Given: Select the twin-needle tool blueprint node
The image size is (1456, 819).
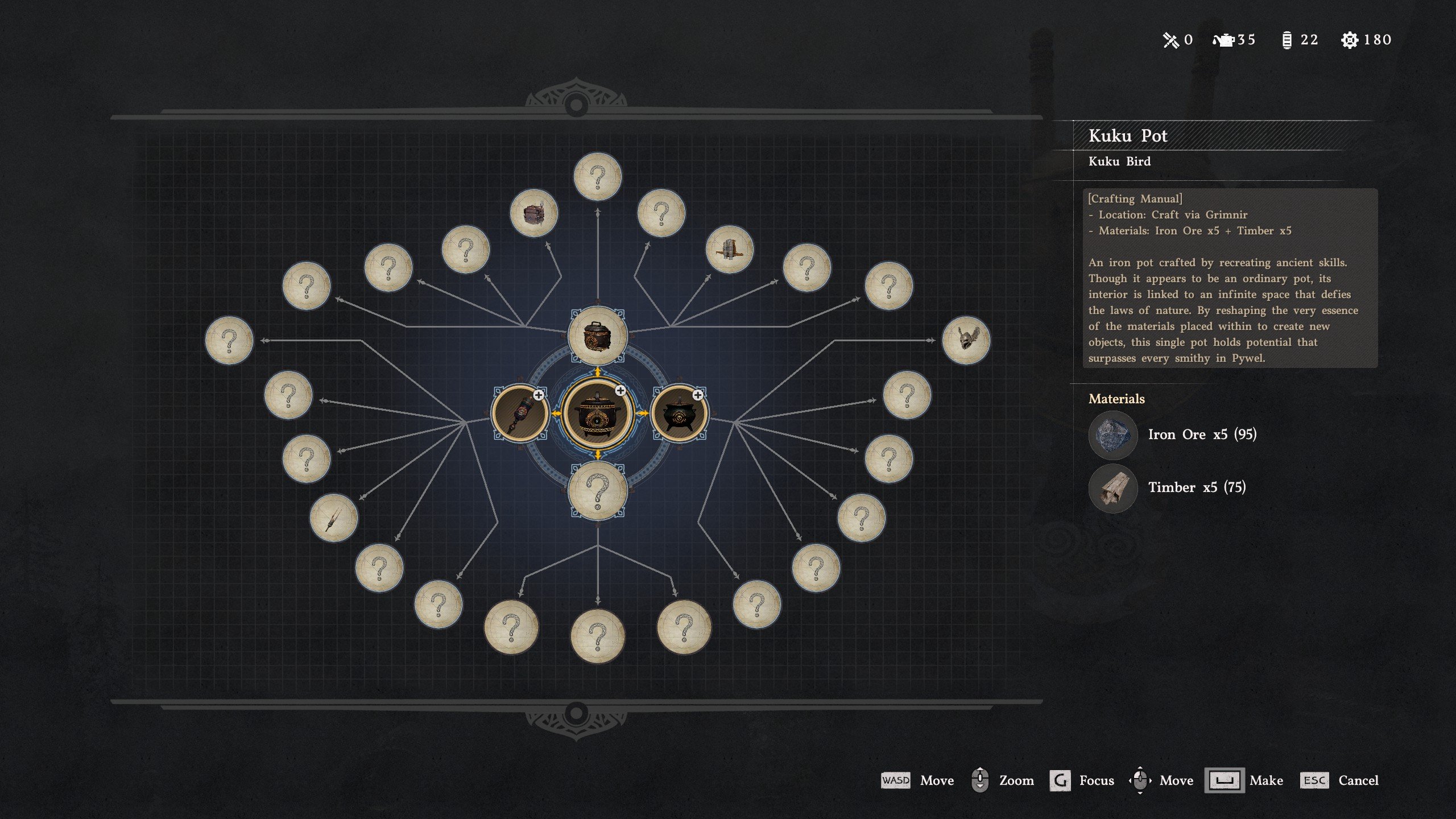Looking at the screenshot, I should tap(334, 518).
